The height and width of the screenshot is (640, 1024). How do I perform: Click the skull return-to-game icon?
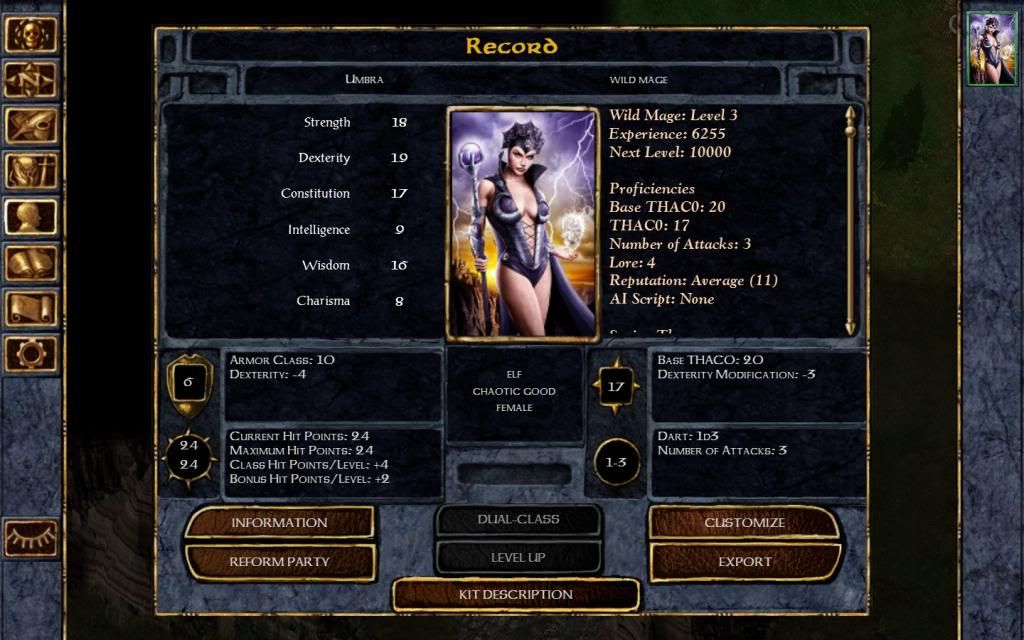pyautogui.click(x=30, y=34)
